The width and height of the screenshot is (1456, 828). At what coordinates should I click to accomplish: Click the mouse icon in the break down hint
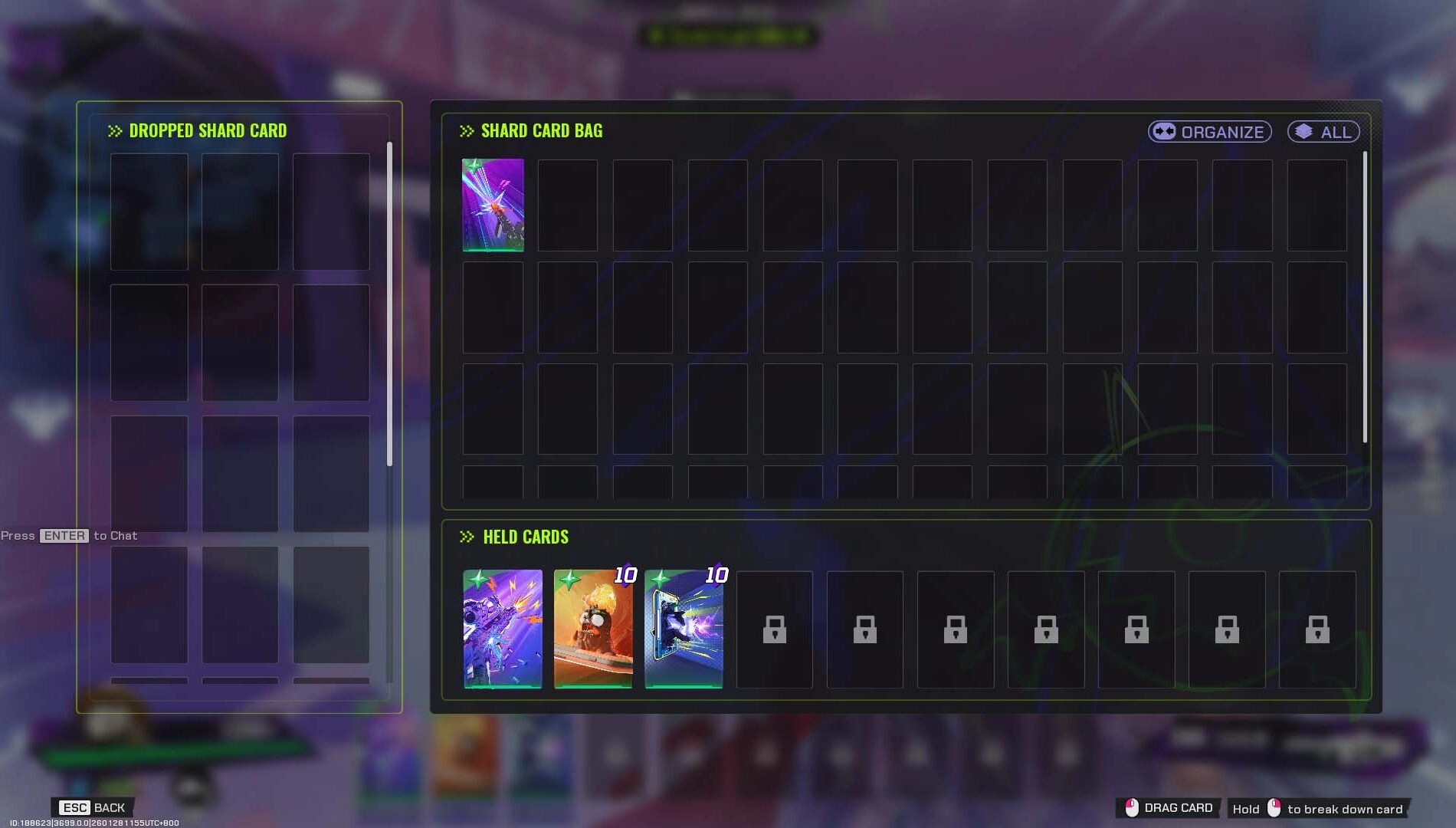pos(1274,809)
